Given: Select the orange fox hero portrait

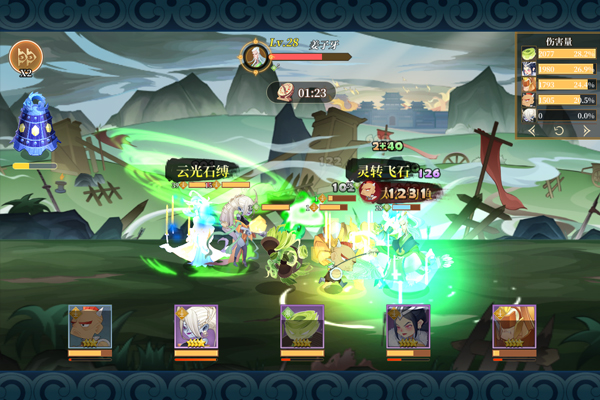Looking at the screenshot, I should (x=514, y=326).
